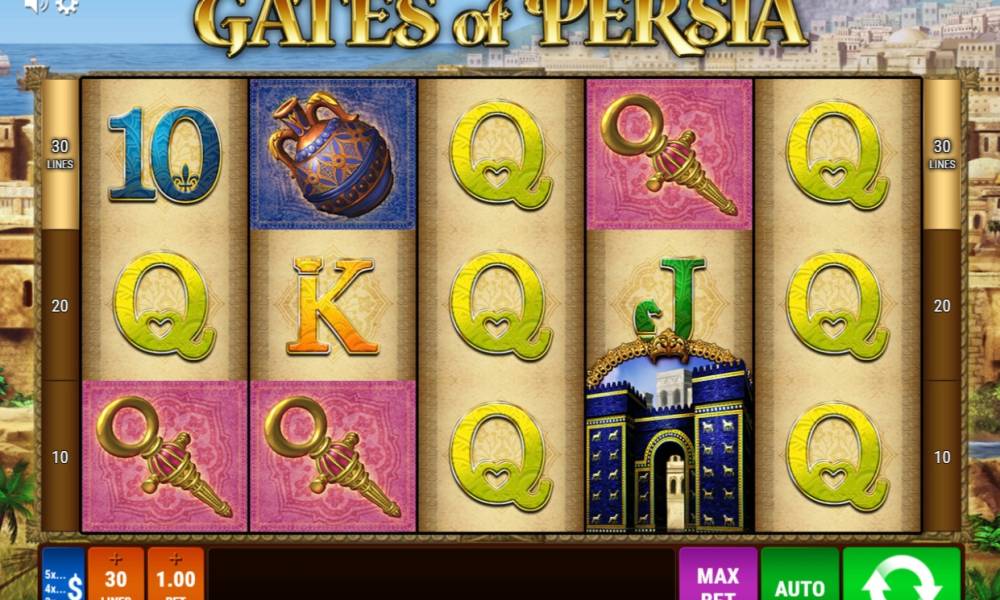Spin the reels with the green button

pyautogui.click(x=901, y=576)
